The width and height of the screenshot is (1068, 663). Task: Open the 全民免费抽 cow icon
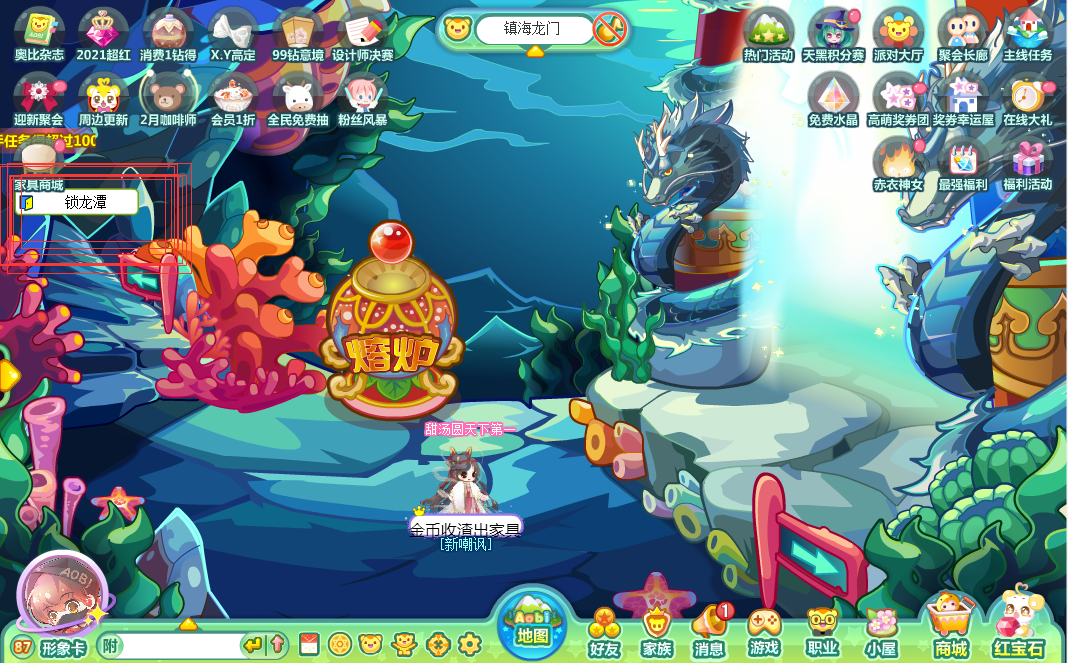coord(297,98)
